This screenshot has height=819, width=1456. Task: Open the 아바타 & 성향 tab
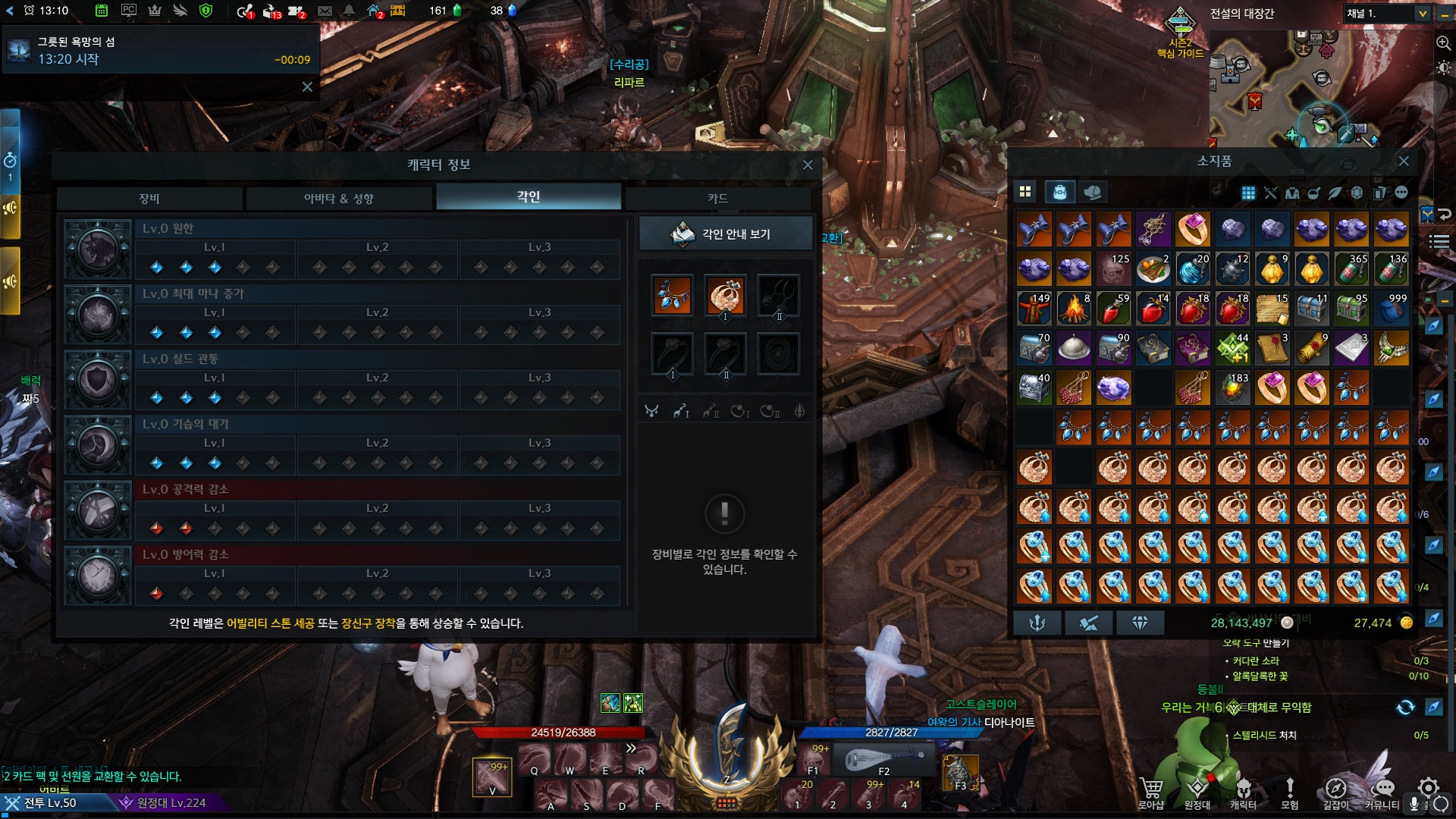338,198
